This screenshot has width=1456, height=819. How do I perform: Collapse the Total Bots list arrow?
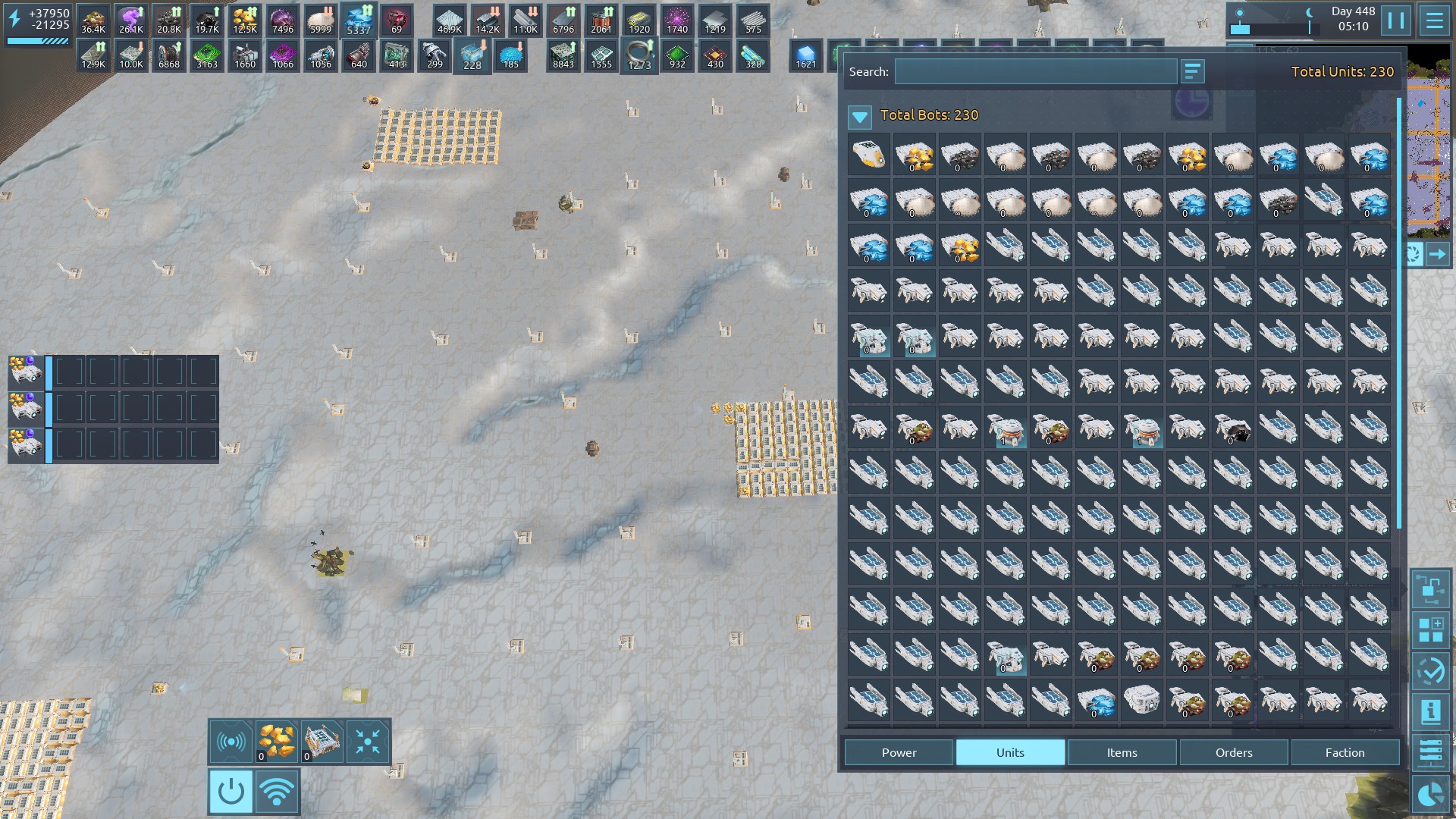(860, 116)
